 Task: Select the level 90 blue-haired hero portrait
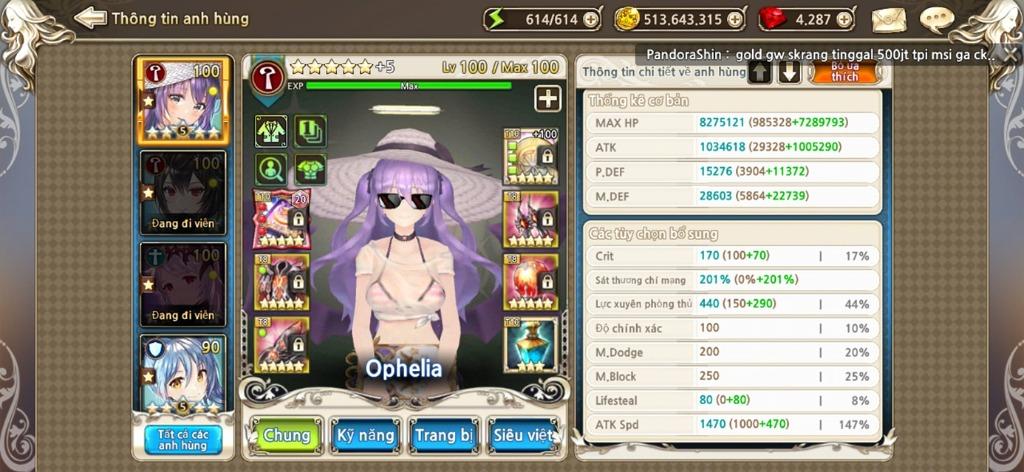click(183, 375)
